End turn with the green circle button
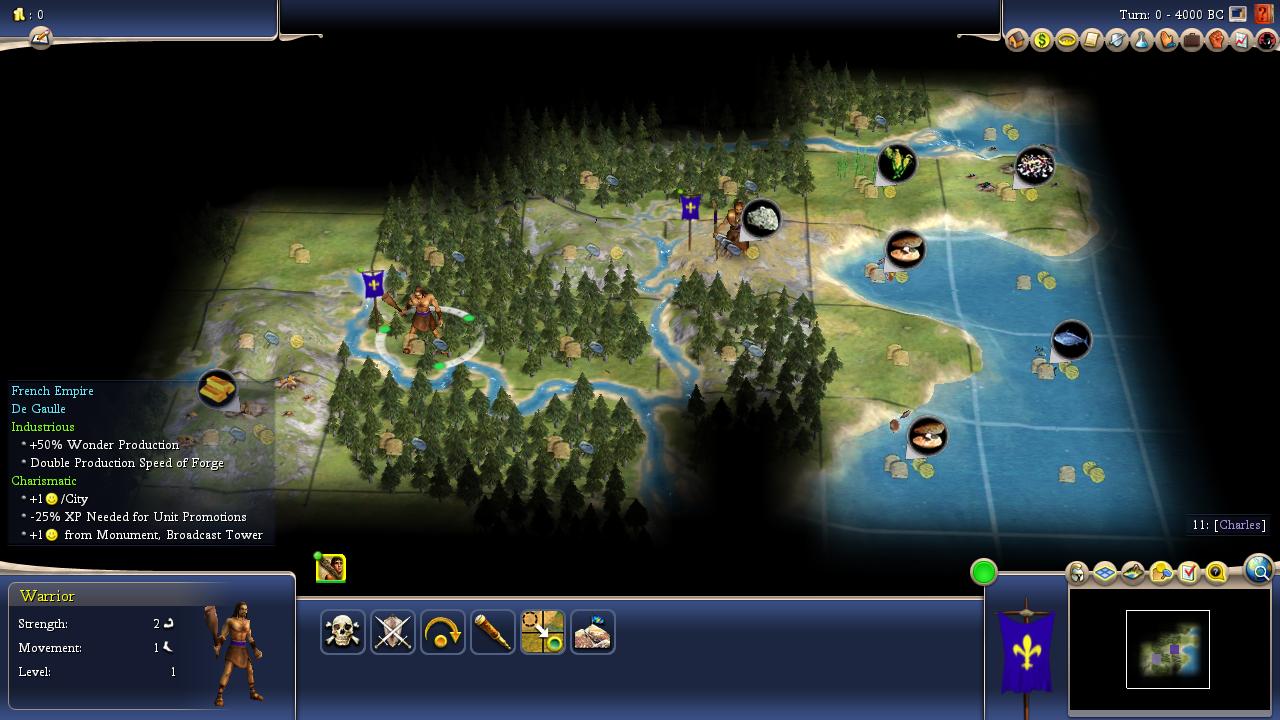Viewport: 1280px width, 720px height. (x=984, y=572)
